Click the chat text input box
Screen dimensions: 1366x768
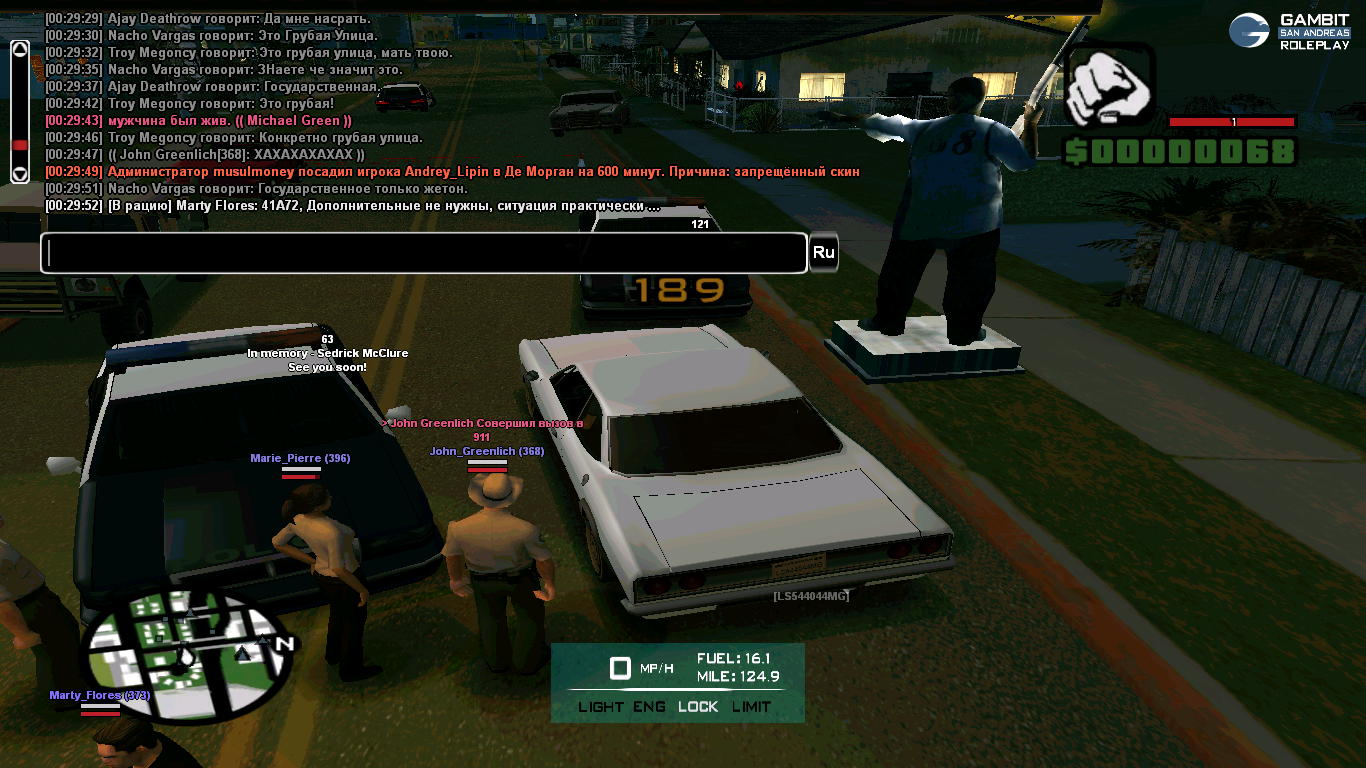tap(423, 253)
